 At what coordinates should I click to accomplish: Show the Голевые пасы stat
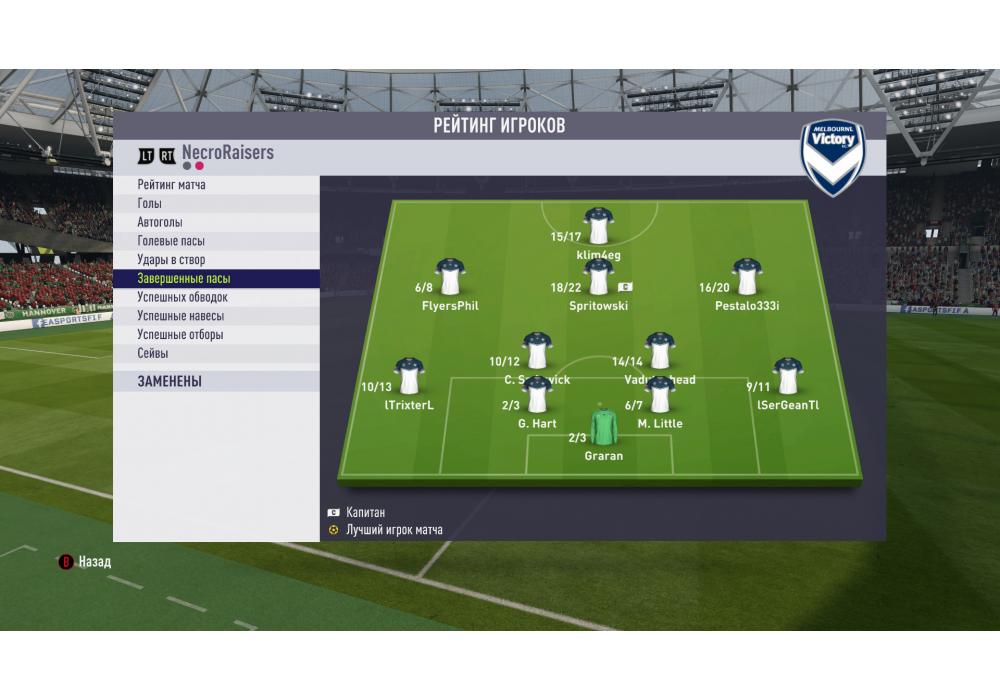172,241
